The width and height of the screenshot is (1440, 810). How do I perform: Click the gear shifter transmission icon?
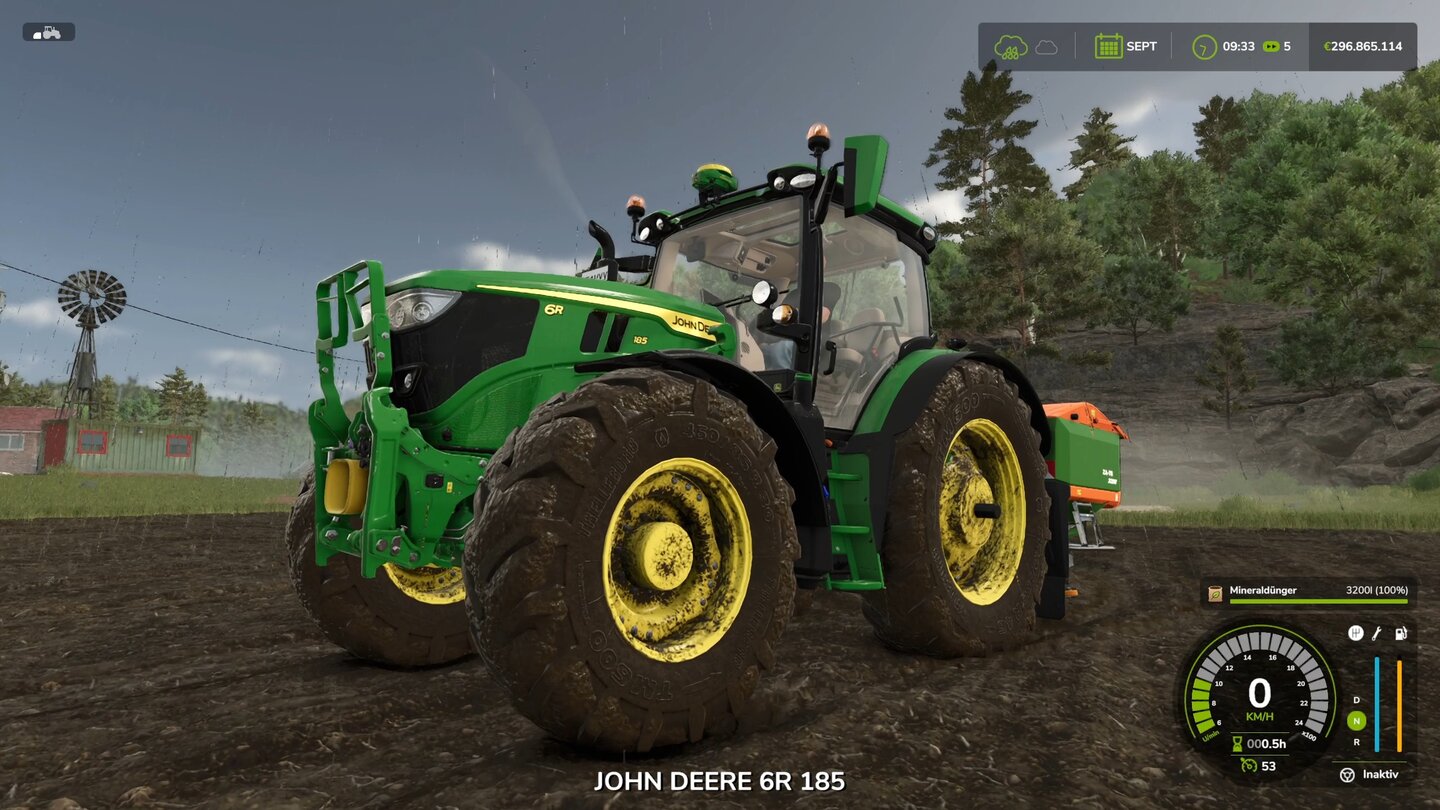pyautogui.click(x=1356, y=632)
